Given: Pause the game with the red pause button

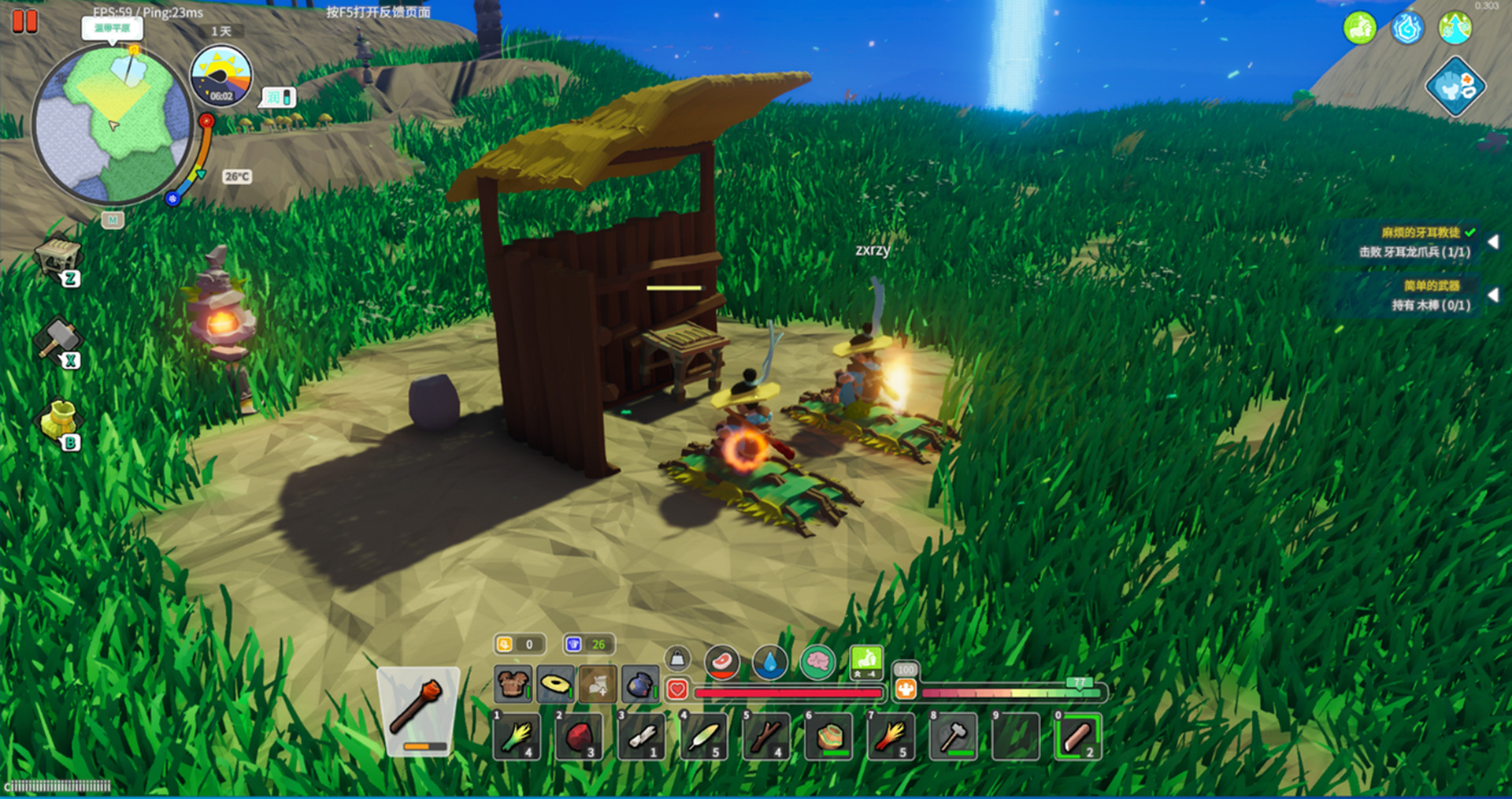Looking at the screenshot, I should coord(24,21).
